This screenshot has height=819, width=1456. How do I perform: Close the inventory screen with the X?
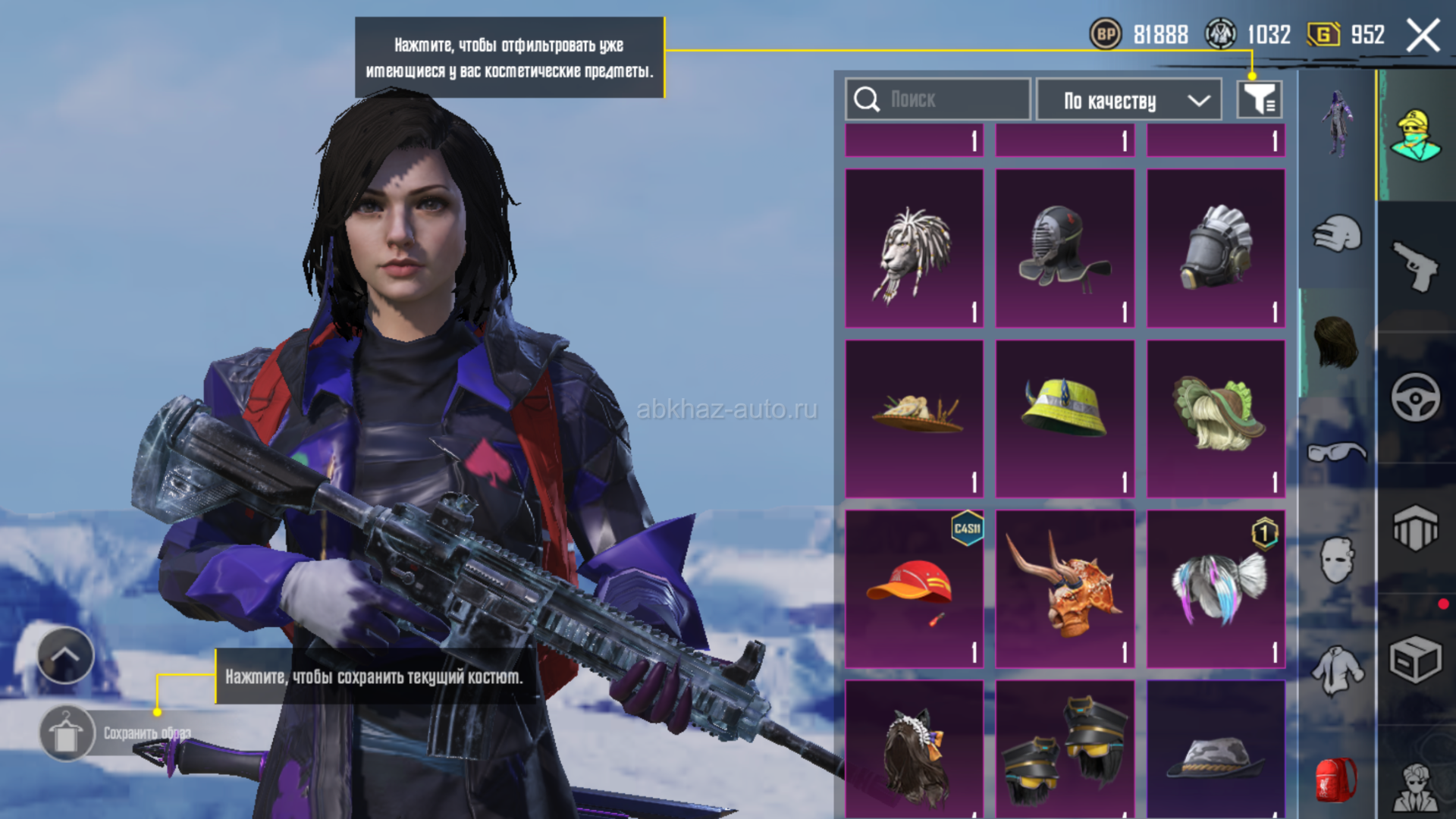1422,35
